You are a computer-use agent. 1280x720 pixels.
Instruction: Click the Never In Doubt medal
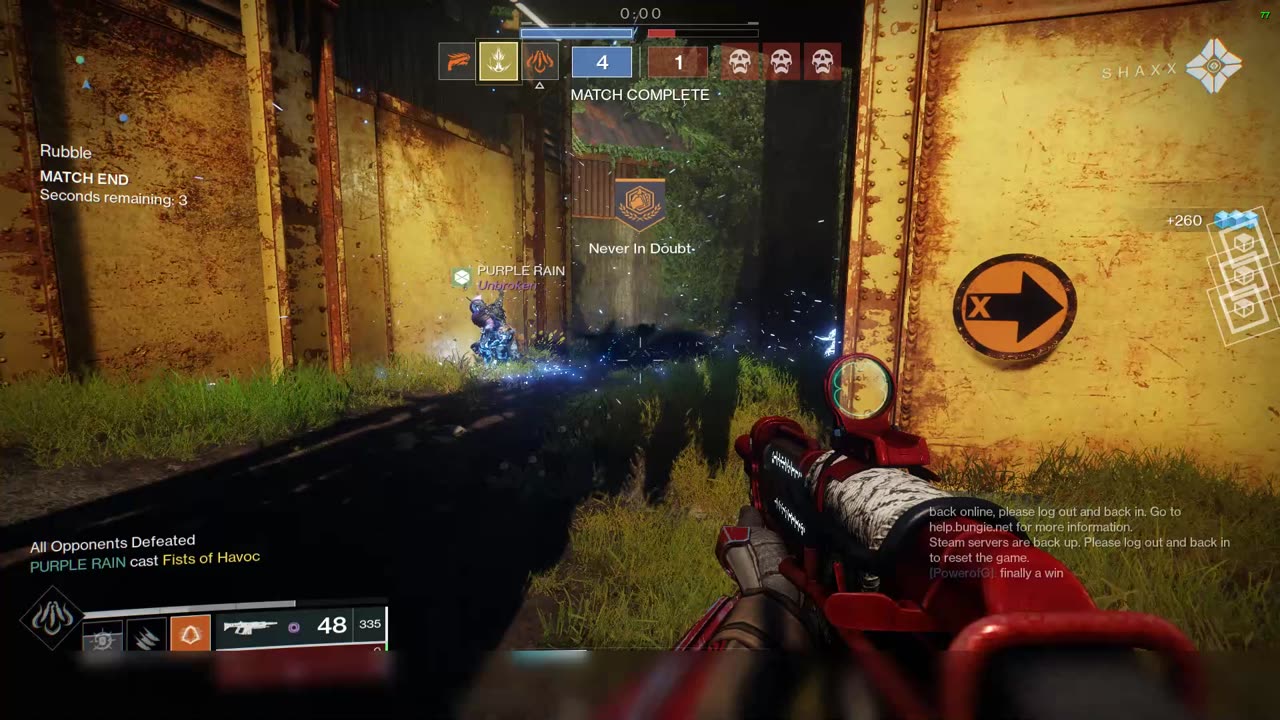(640, 204)
